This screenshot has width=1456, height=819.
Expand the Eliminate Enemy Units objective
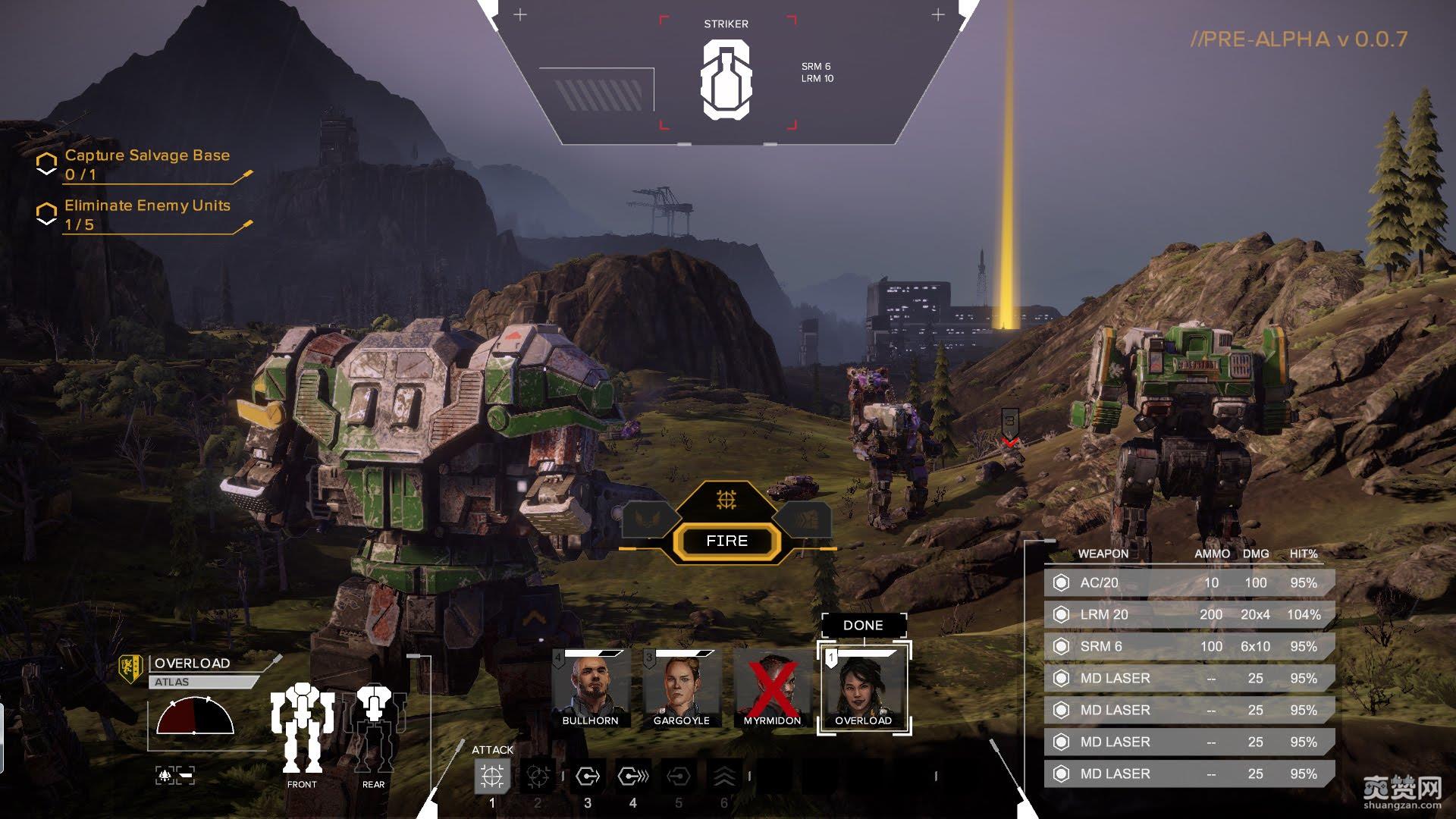[x=146, y=214]
